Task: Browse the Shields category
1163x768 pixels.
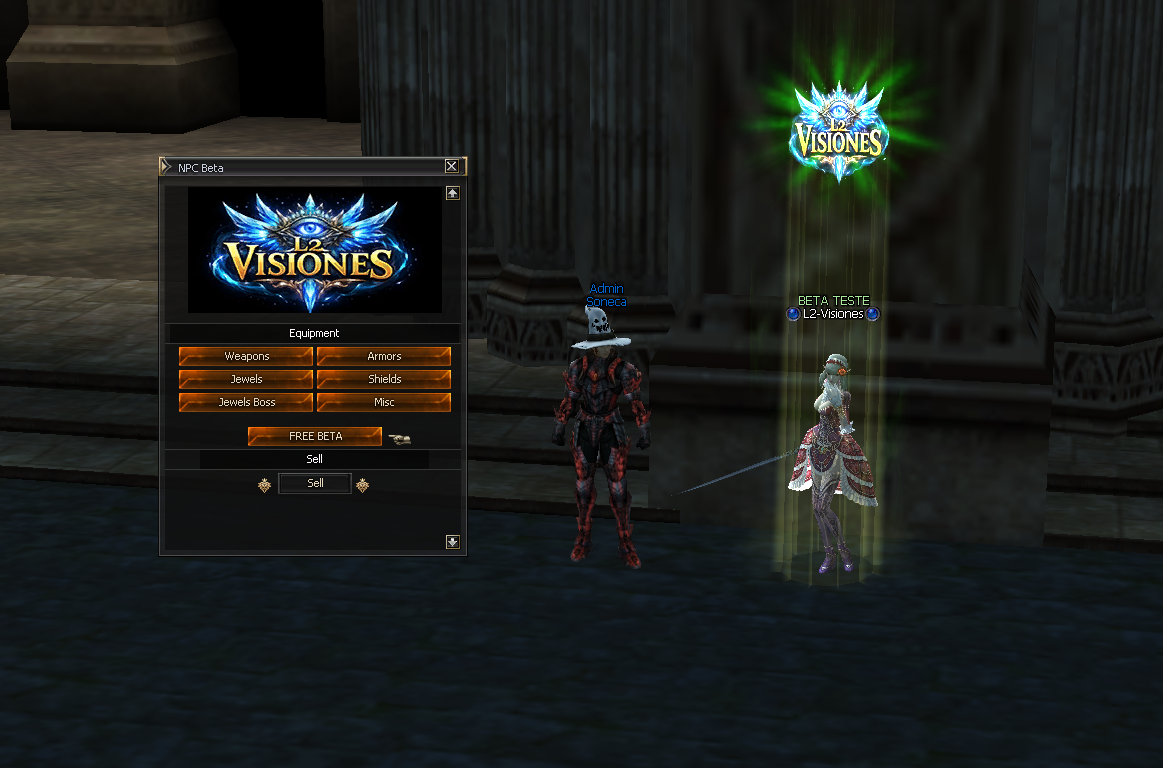Action: 384,379
